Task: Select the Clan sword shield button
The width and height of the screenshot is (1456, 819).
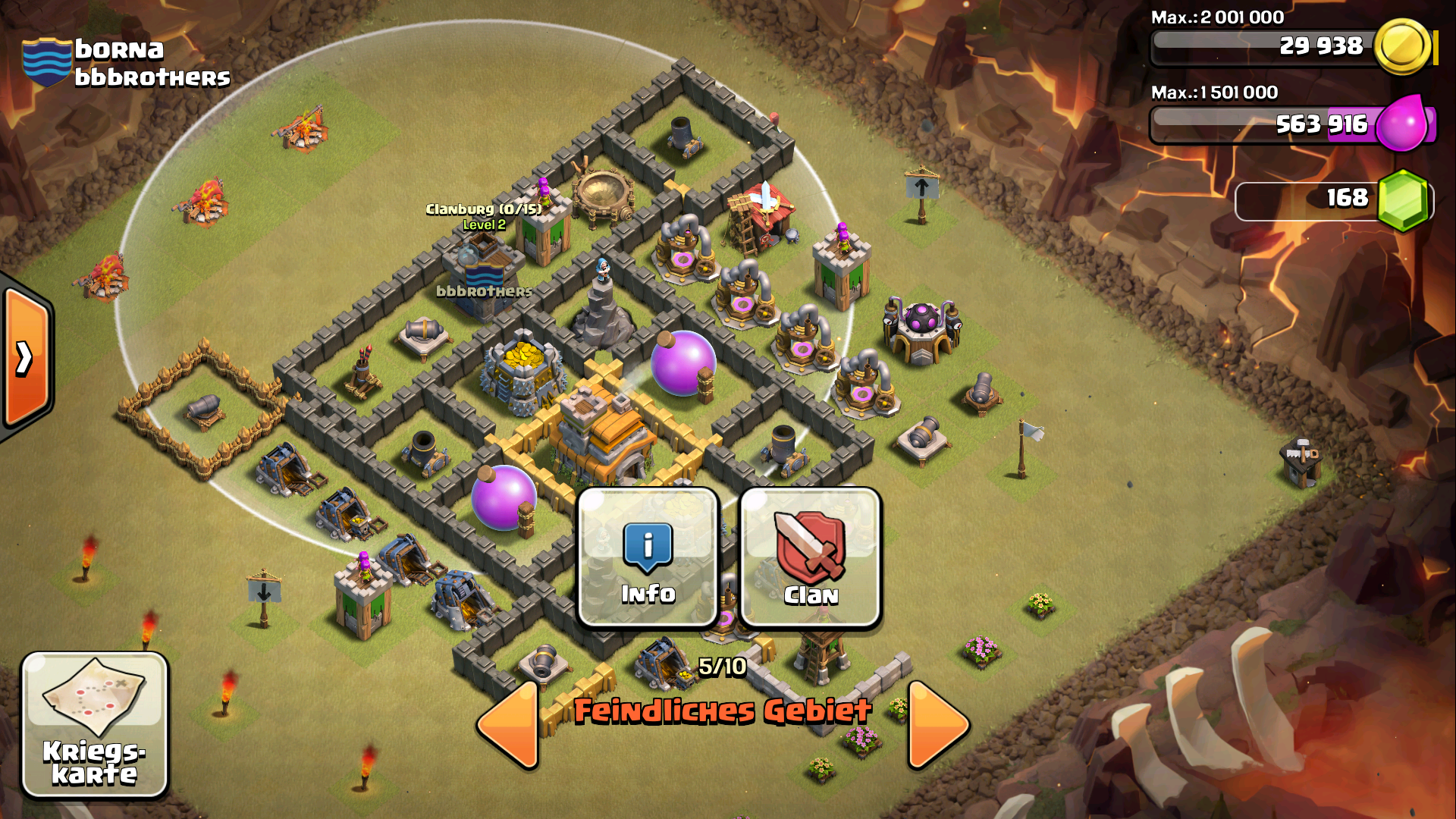Action: (810, 557)
